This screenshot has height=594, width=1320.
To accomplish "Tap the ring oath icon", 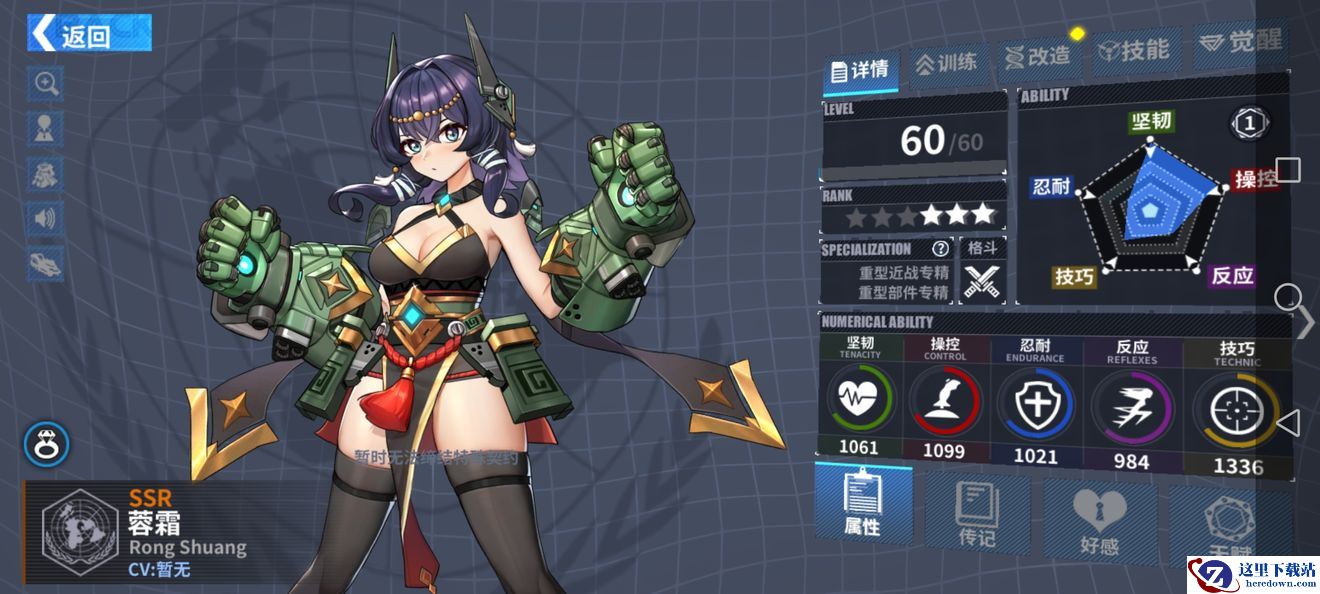I will [x=46, y=442].
